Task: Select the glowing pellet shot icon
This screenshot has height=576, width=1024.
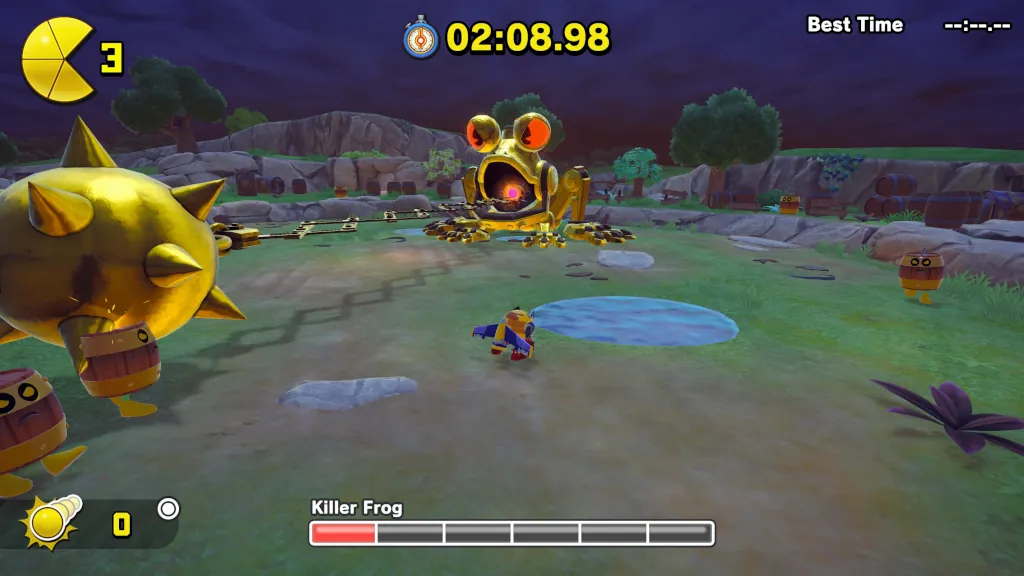Action: tap(52, 522)
